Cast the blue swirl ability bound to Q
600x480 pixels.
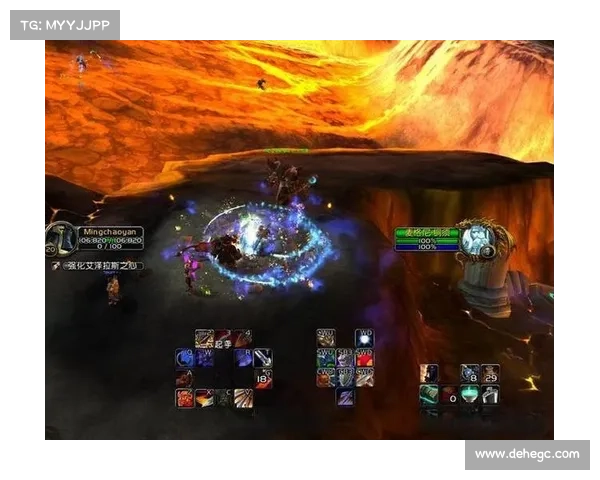184,357
